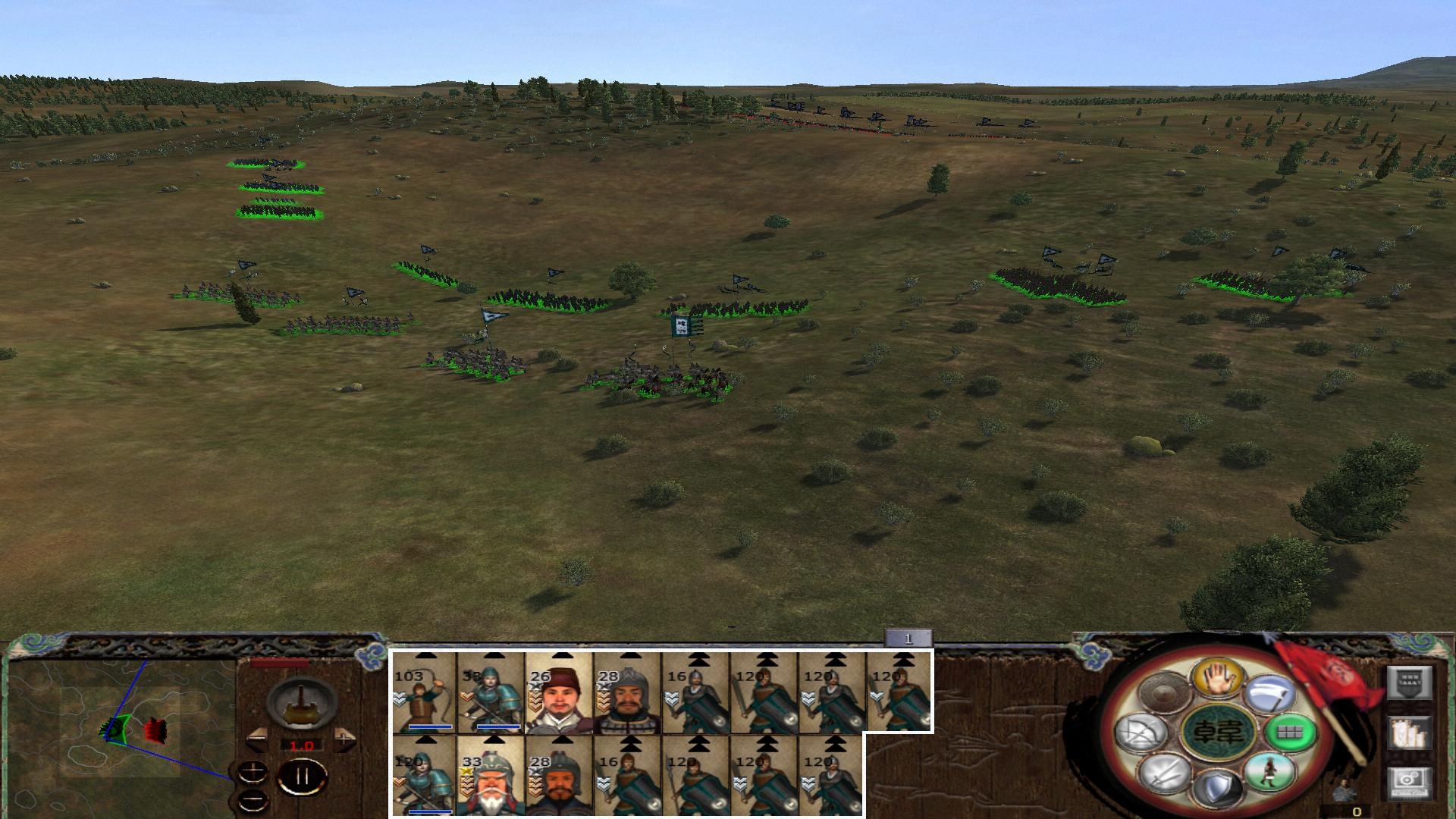
Task: Select the Halt hand icon on radial menu
Action: click(x=1218, y=678)
